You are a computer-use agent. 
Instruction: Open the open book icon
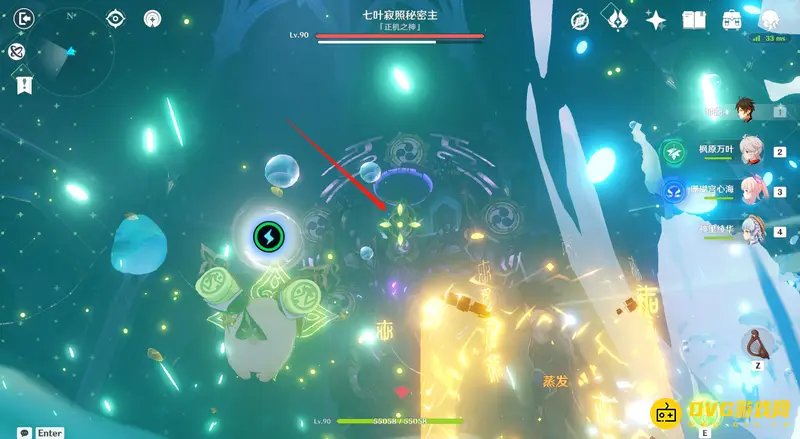click(694, 19)
